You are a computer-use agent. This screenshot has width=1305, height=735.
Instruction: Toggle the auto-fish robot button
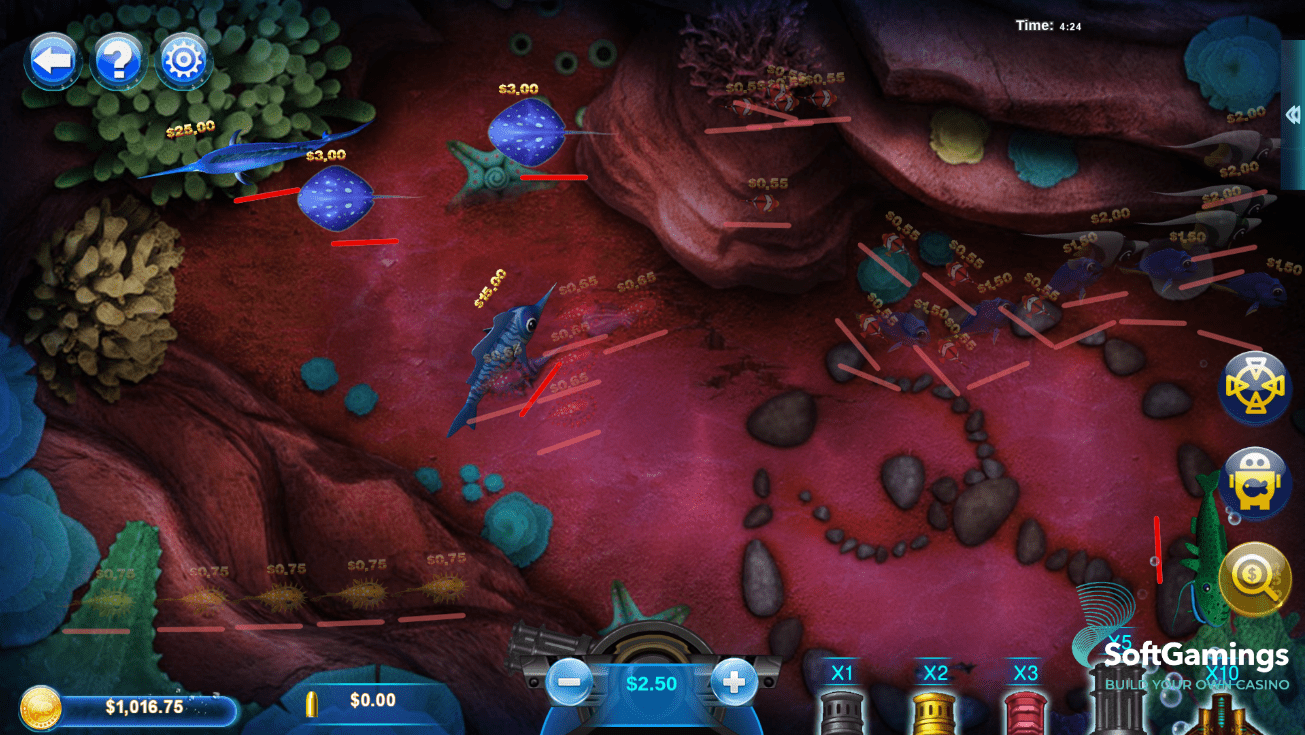pos(1255,483)
